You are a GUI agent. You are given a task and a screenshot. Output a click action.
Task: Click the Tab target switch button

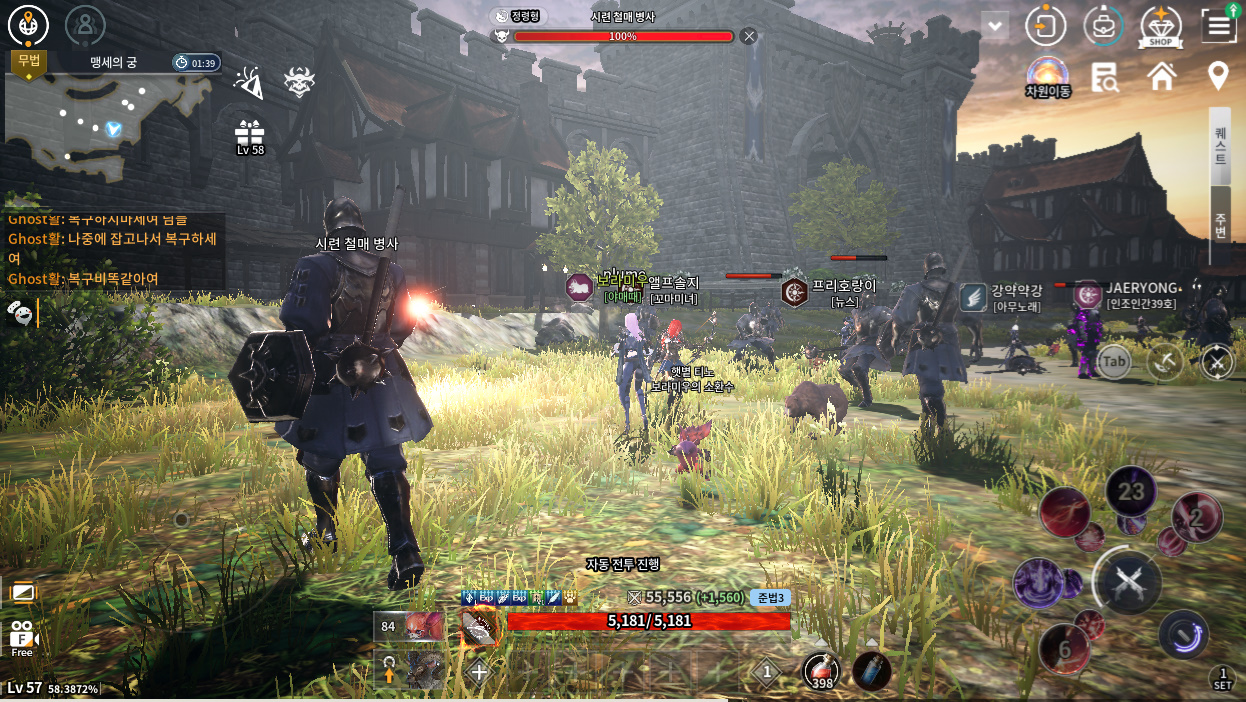point(1113,361)
